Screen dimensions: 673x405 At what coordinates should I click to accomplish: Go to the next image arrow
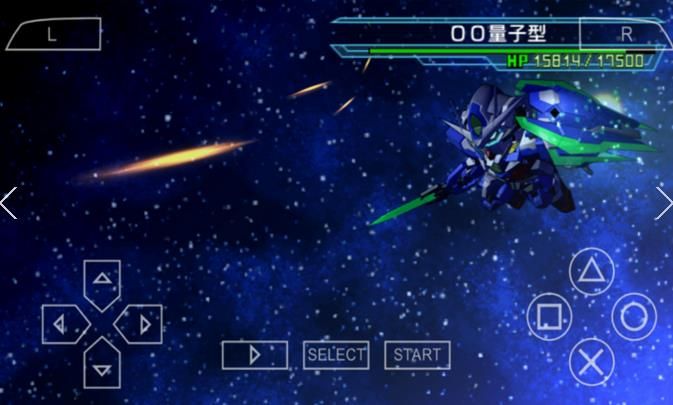(x=663, y=203)
